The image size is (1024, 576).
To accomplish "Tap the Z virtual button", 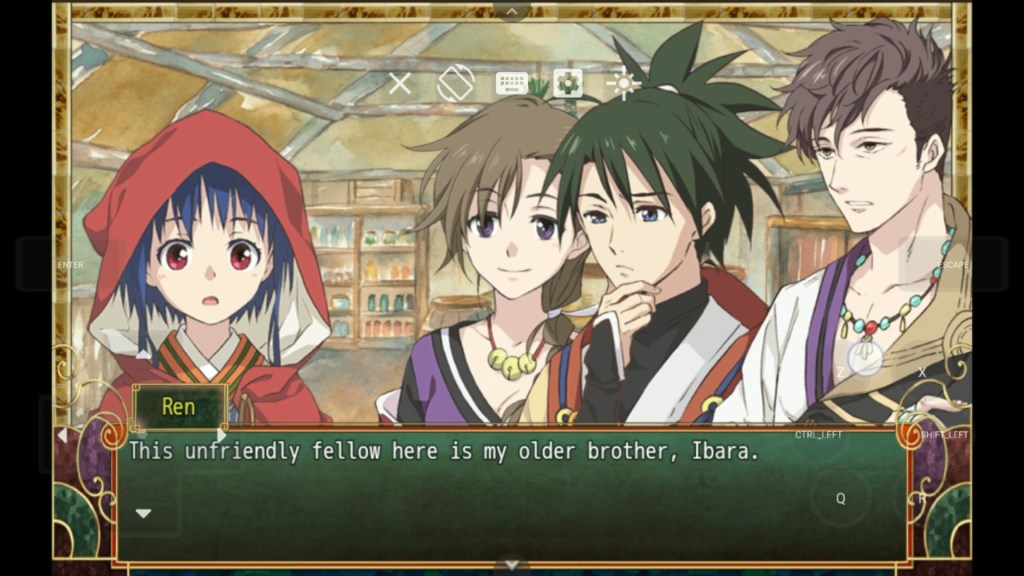I will click(x=840, y=372).
